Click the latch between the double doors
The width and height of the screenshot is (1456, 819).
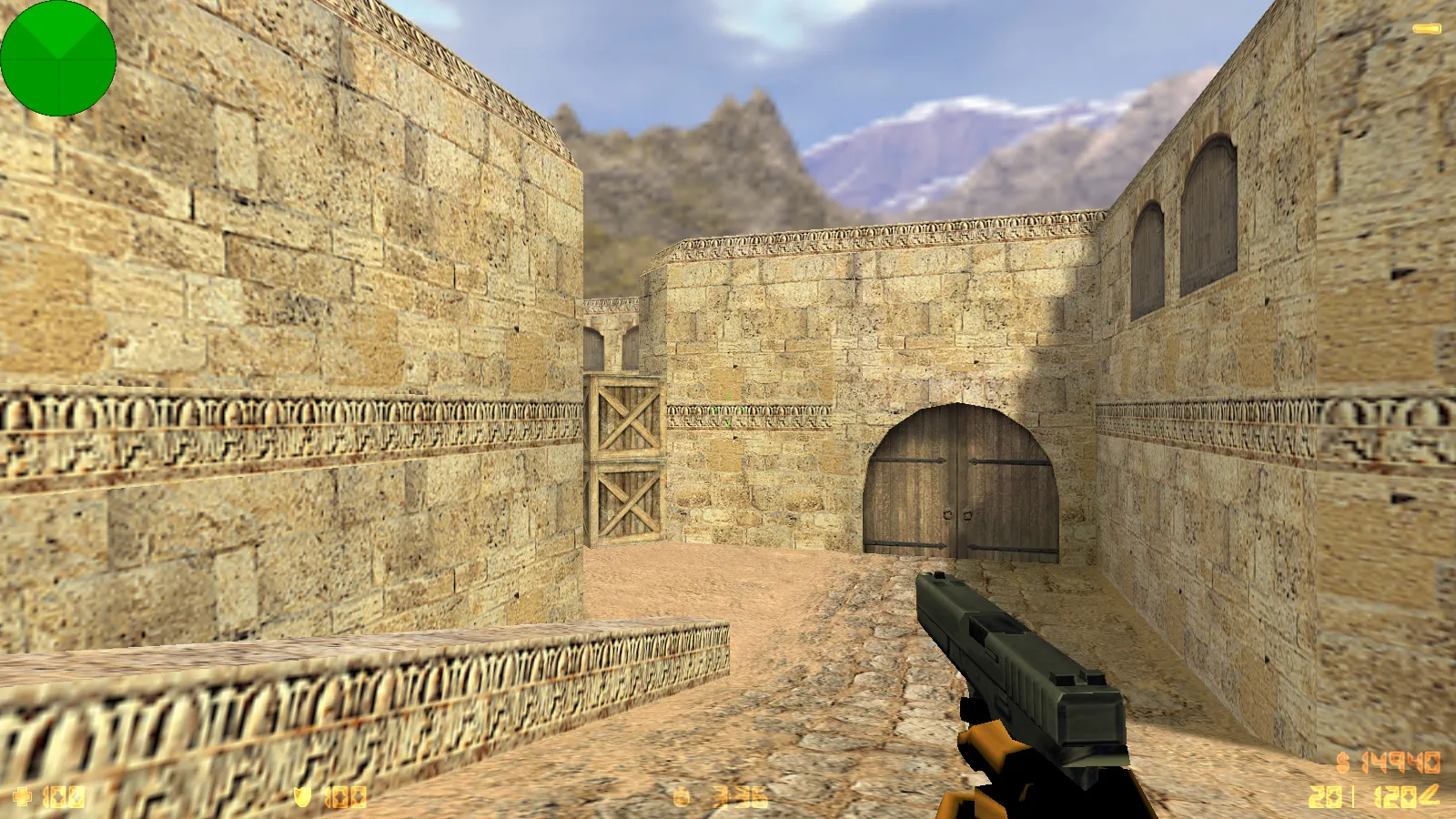(957, 513)
